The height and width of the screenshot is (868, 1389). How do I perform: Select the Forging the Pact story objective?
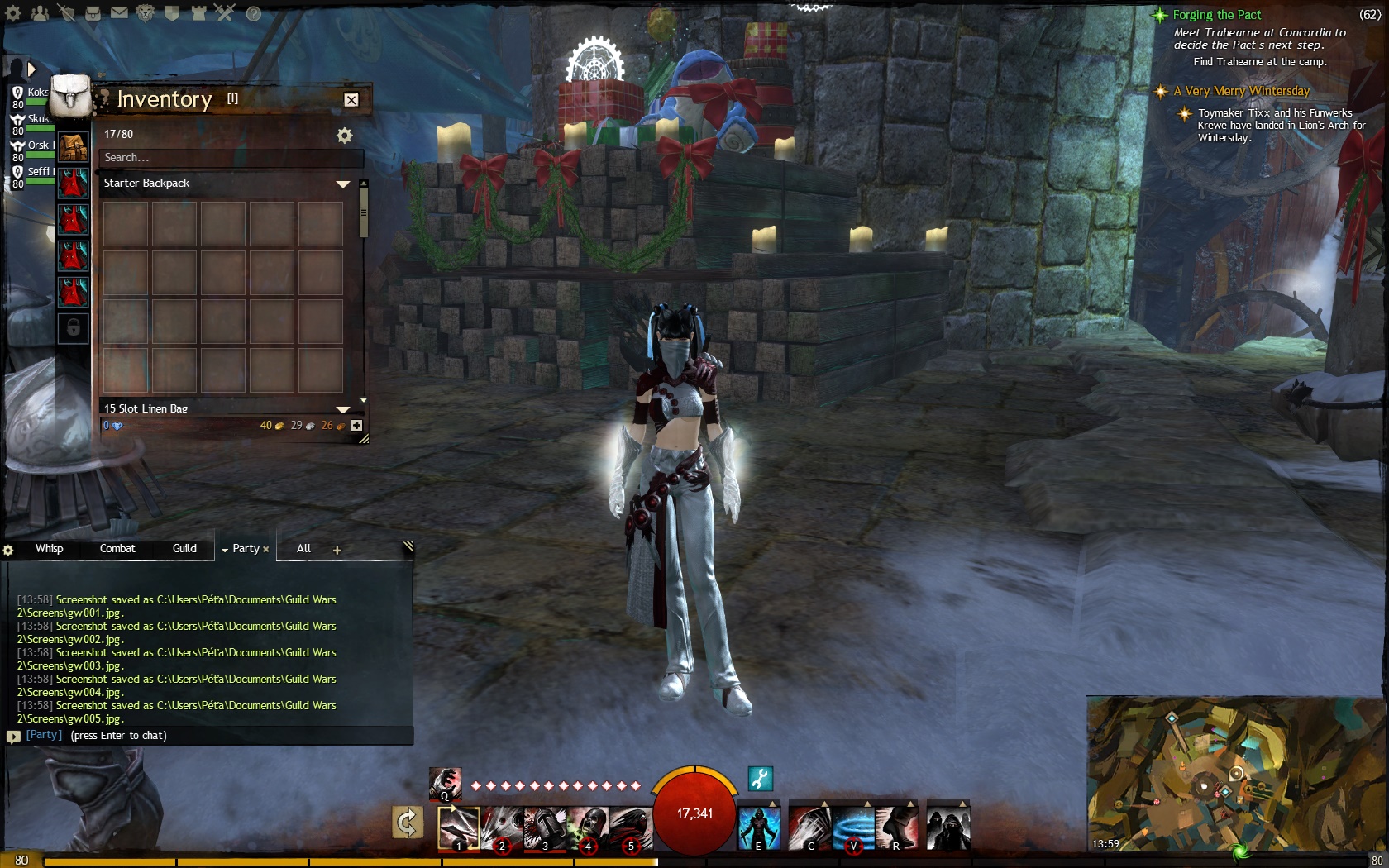coord(1216,15)
